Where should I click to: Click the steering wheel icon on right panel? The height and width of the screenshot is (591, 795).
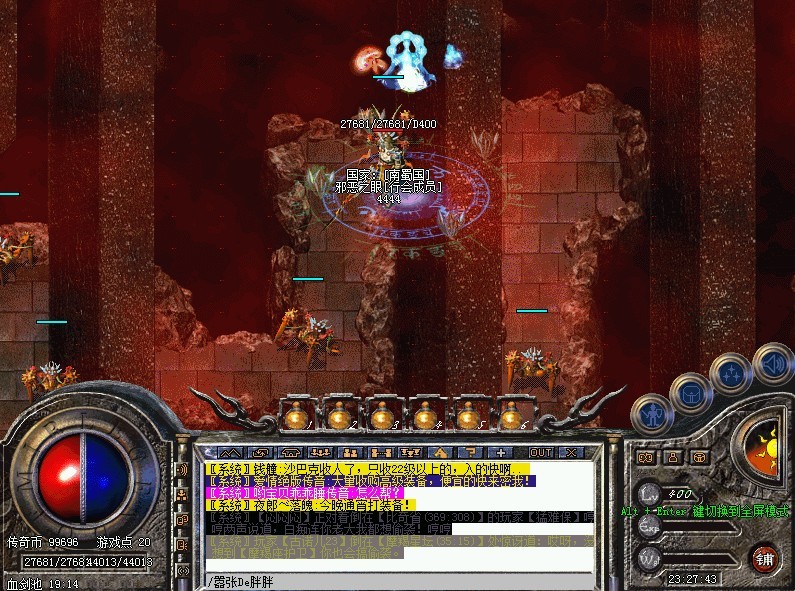click(x=698, y=458)
